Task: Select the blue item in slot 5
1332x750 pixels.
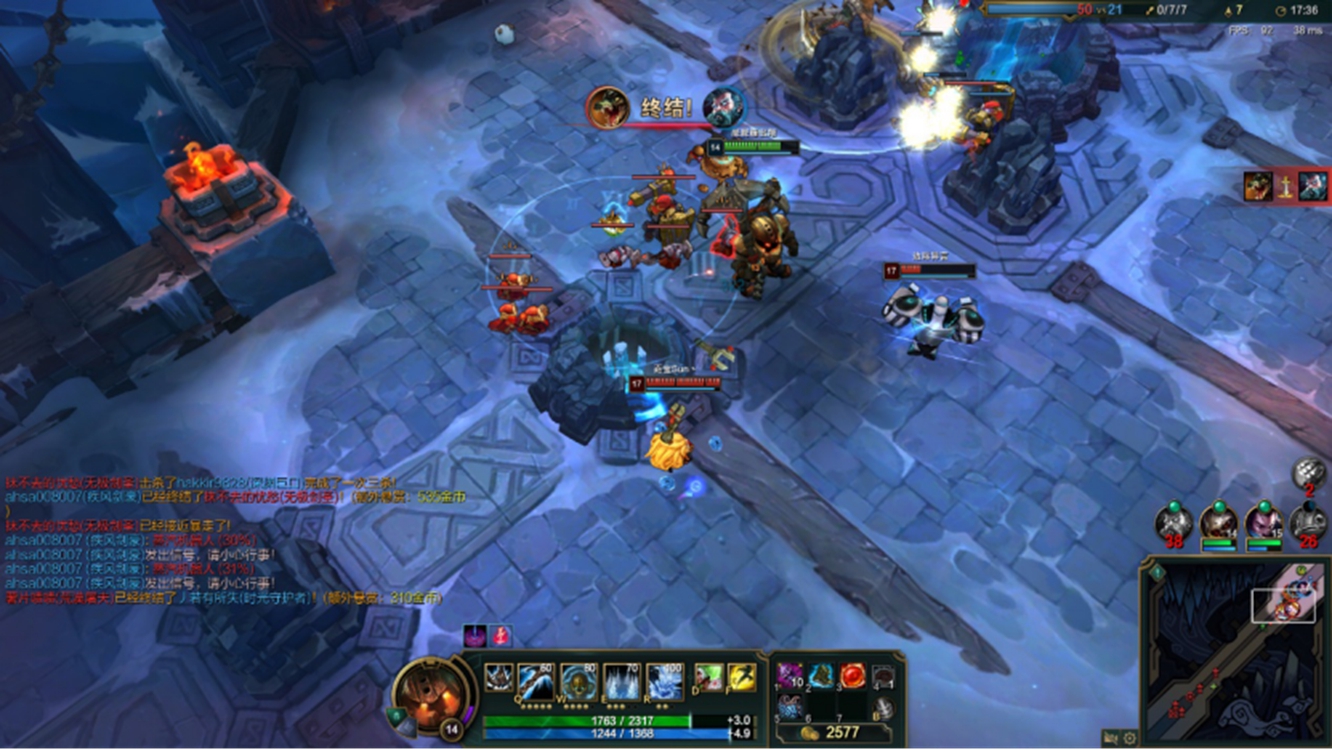Action: pyautogui.click(x=790, y=706)
